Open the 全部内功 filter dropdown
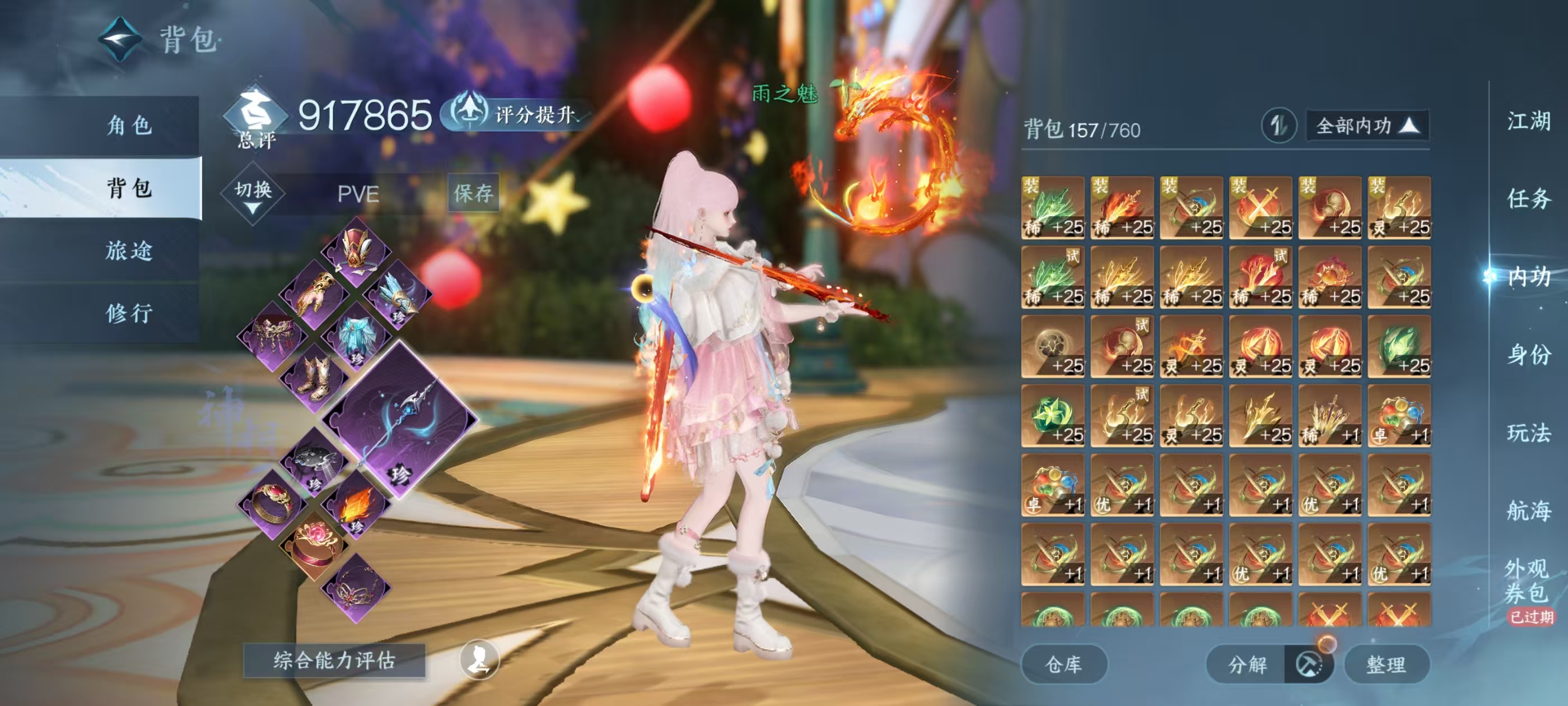This screenshot has height=706, width=1568. click(x=1367, y=126)
